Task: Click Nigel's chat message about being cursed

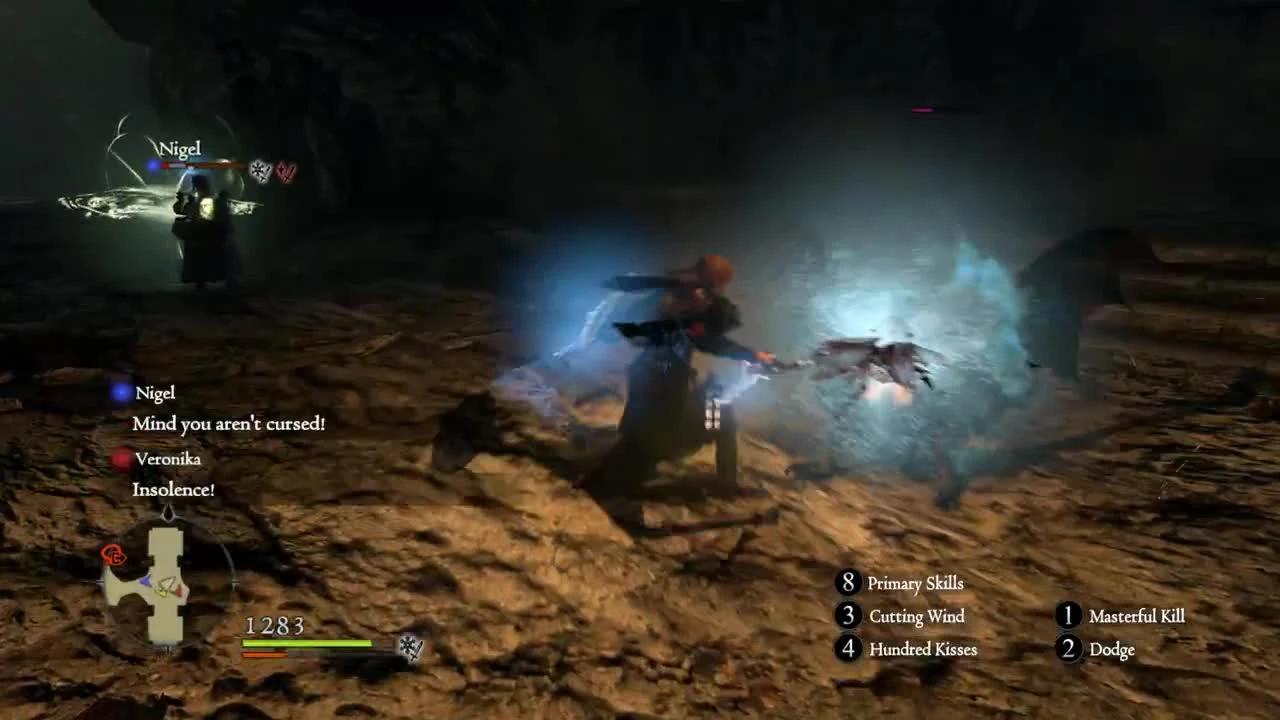Action: point(229,424)
